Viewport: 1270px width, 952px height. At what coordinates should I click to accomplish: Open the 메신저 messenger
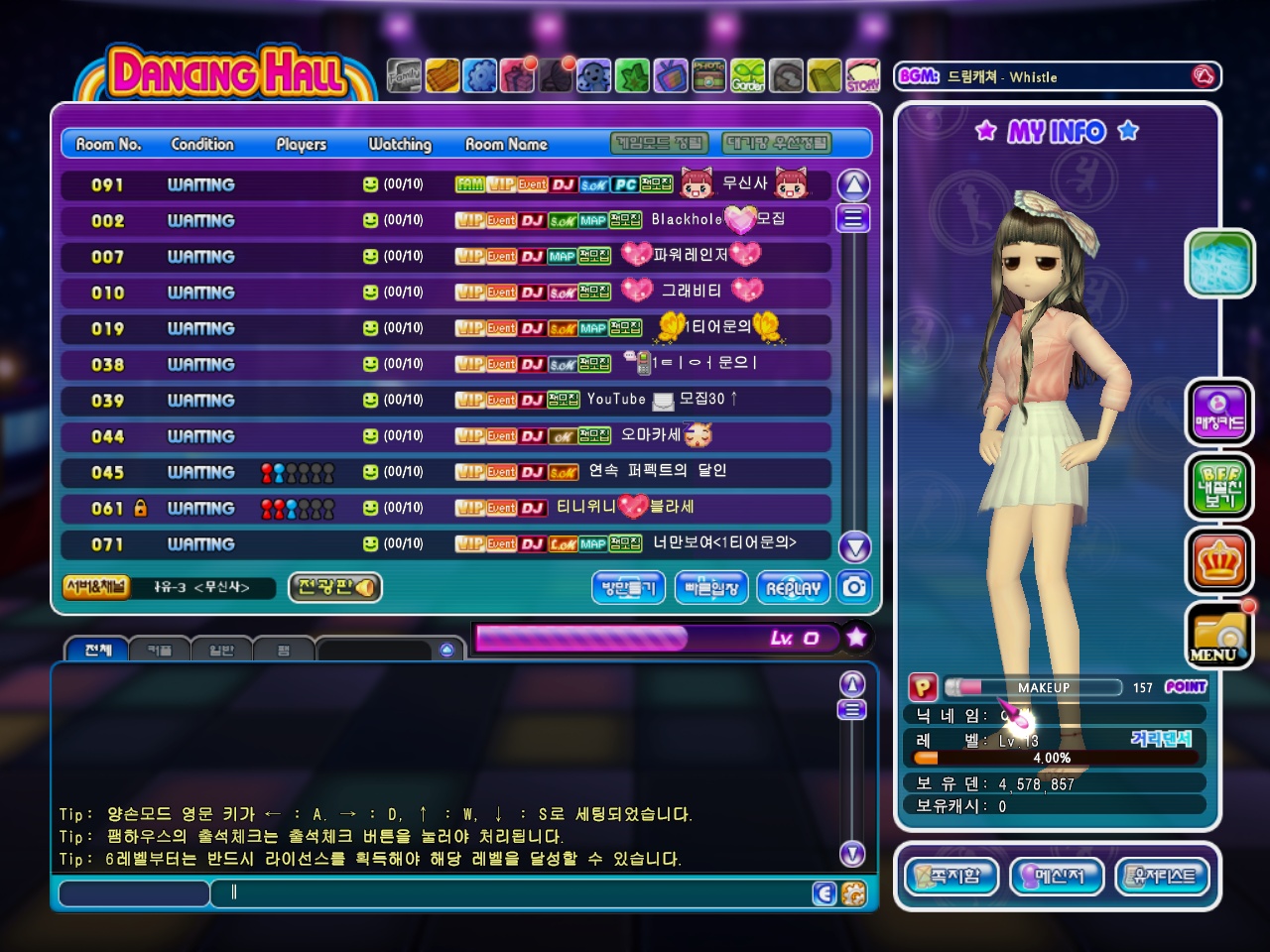1057,877
